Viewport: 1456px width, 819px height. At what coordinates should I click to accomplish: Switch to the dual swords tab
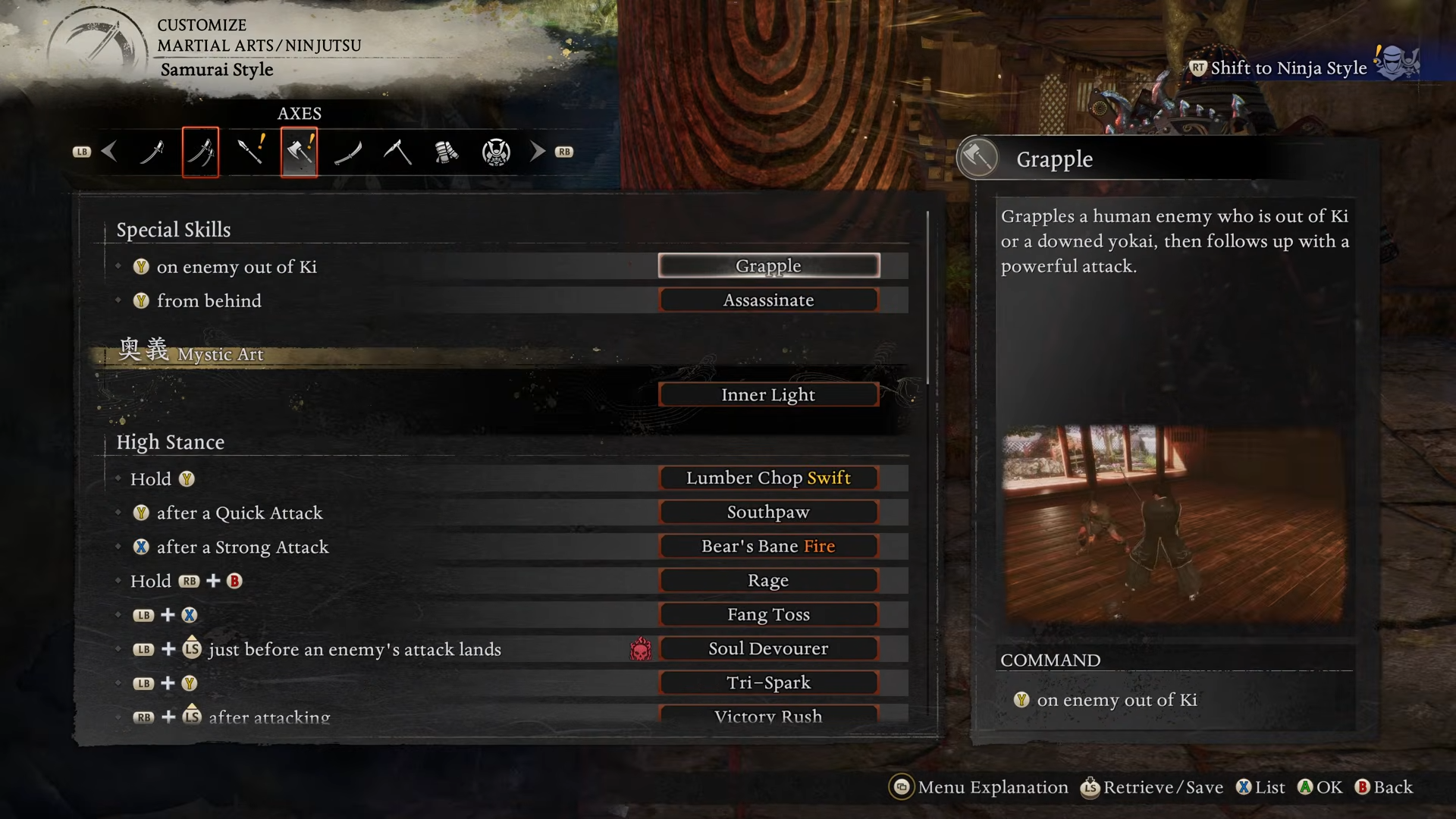[201, 152]
